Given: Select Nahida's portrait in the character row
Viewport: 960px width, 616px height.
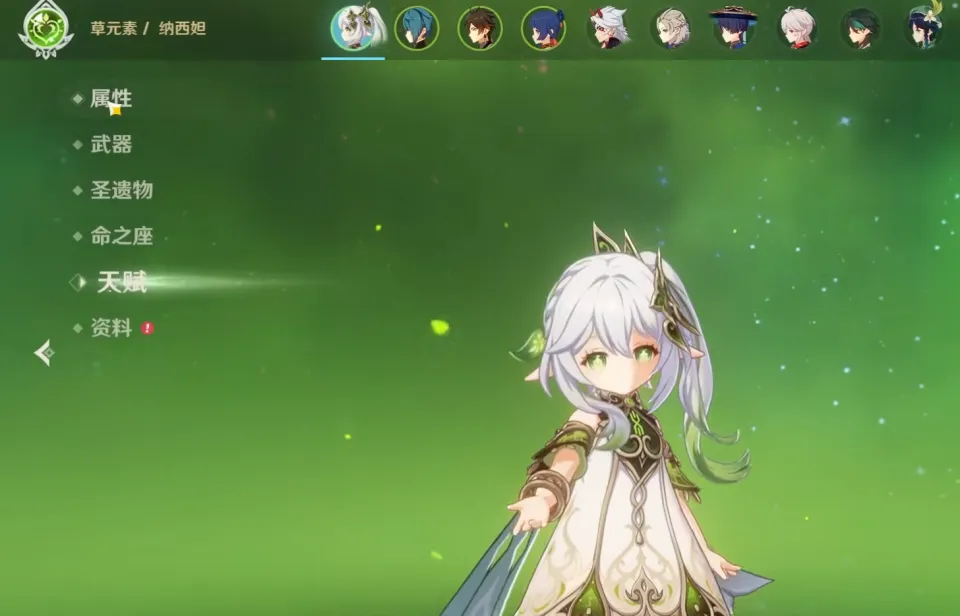Looking at the screenshot, I should [x=353, y=28].
